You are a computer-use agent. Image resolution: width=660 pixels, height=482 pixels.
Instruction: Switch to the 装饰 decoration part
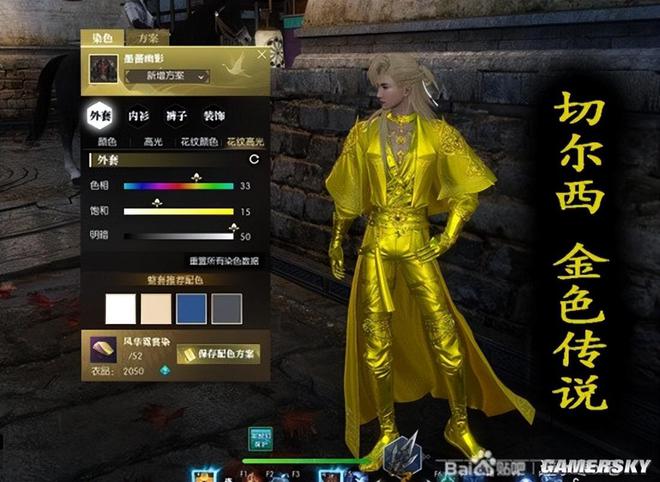pyautogui.click(x=214, y=115)
